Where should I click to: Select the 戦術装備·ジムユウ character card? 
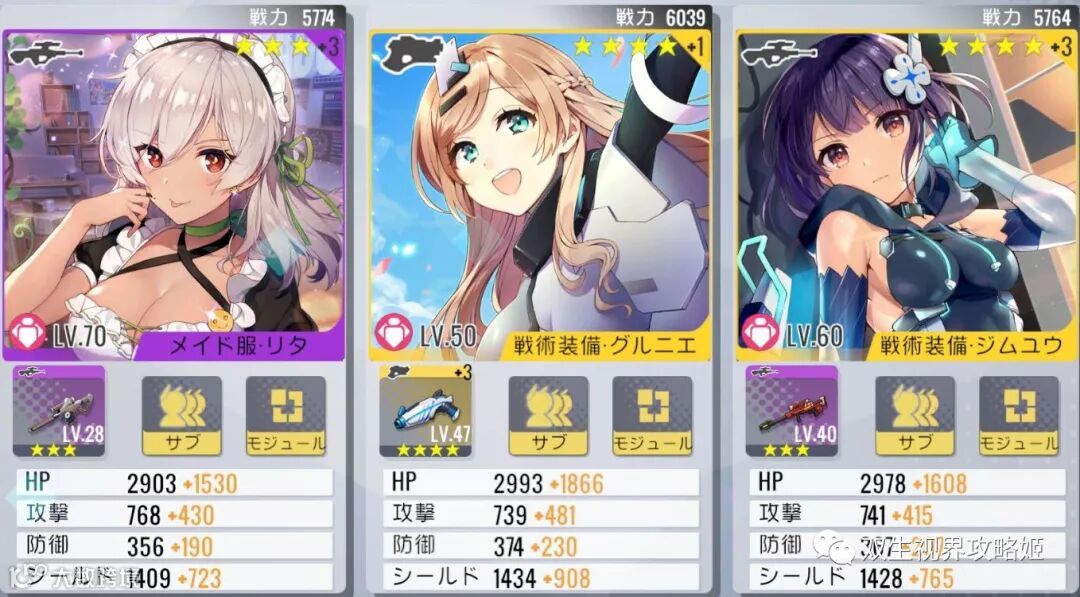pyautogui.click(x=907, y=195)
